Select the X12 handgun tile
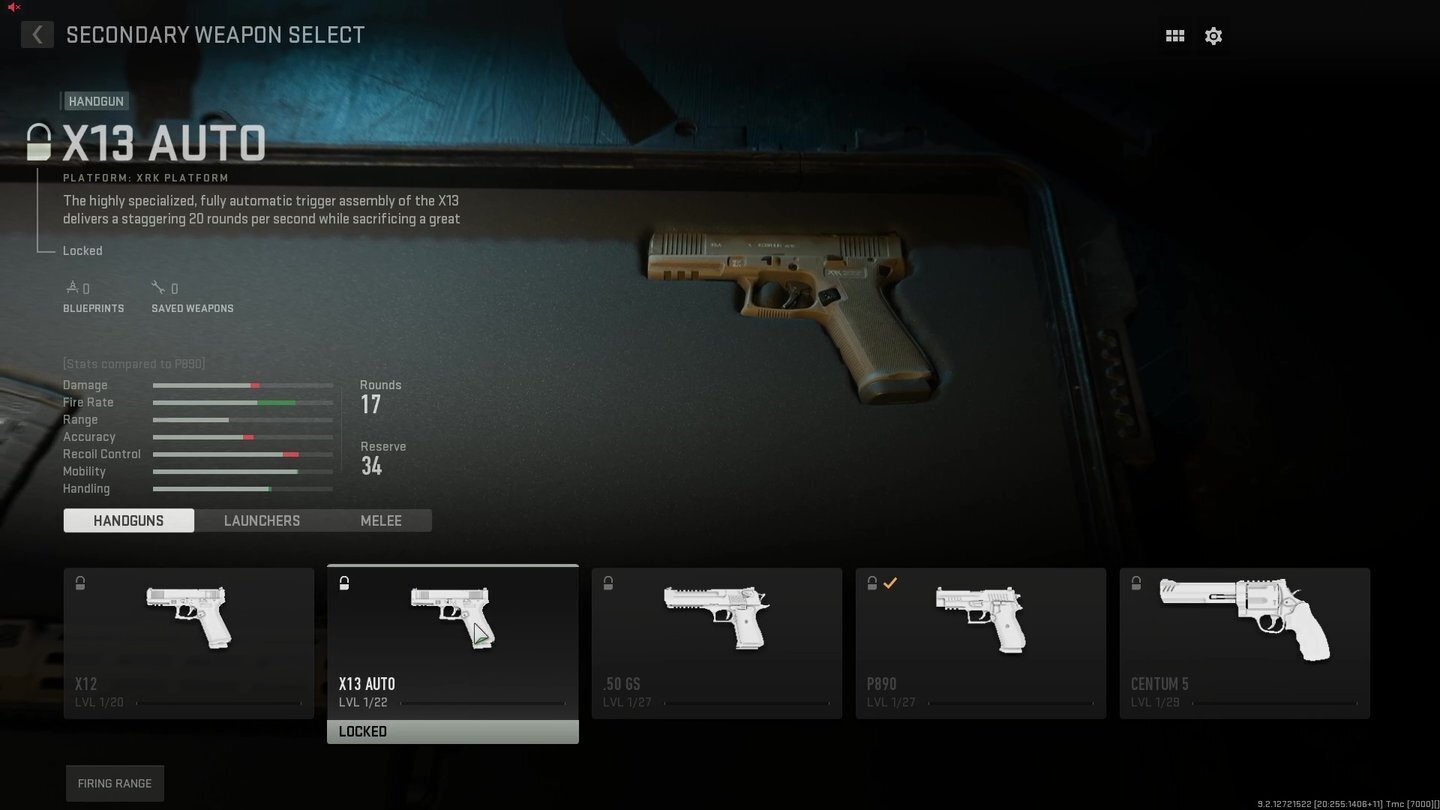The image size is (1440, 810). tap(189, 643)
